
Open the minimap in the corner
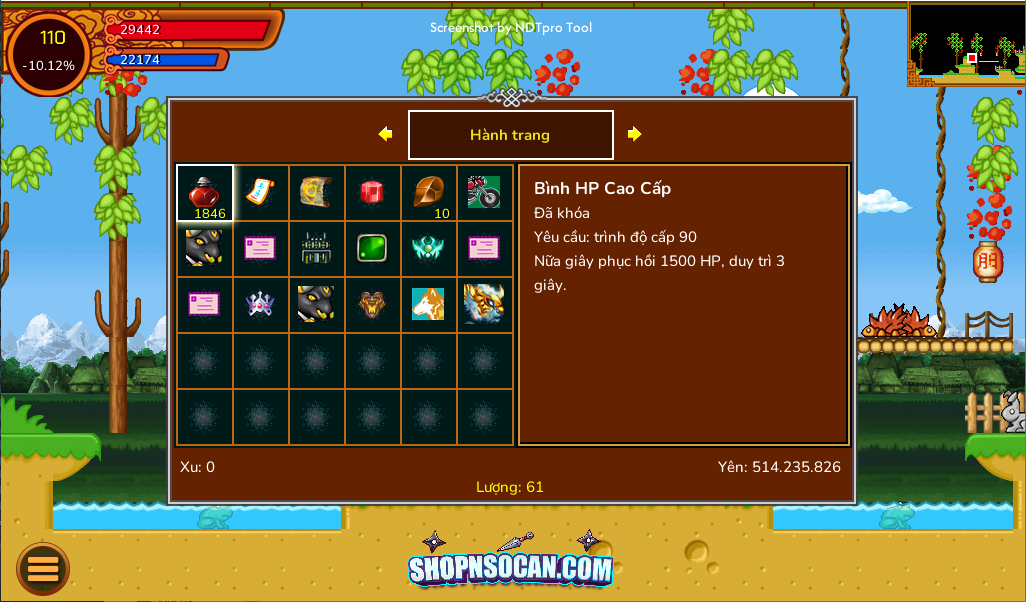coord(966,42)
